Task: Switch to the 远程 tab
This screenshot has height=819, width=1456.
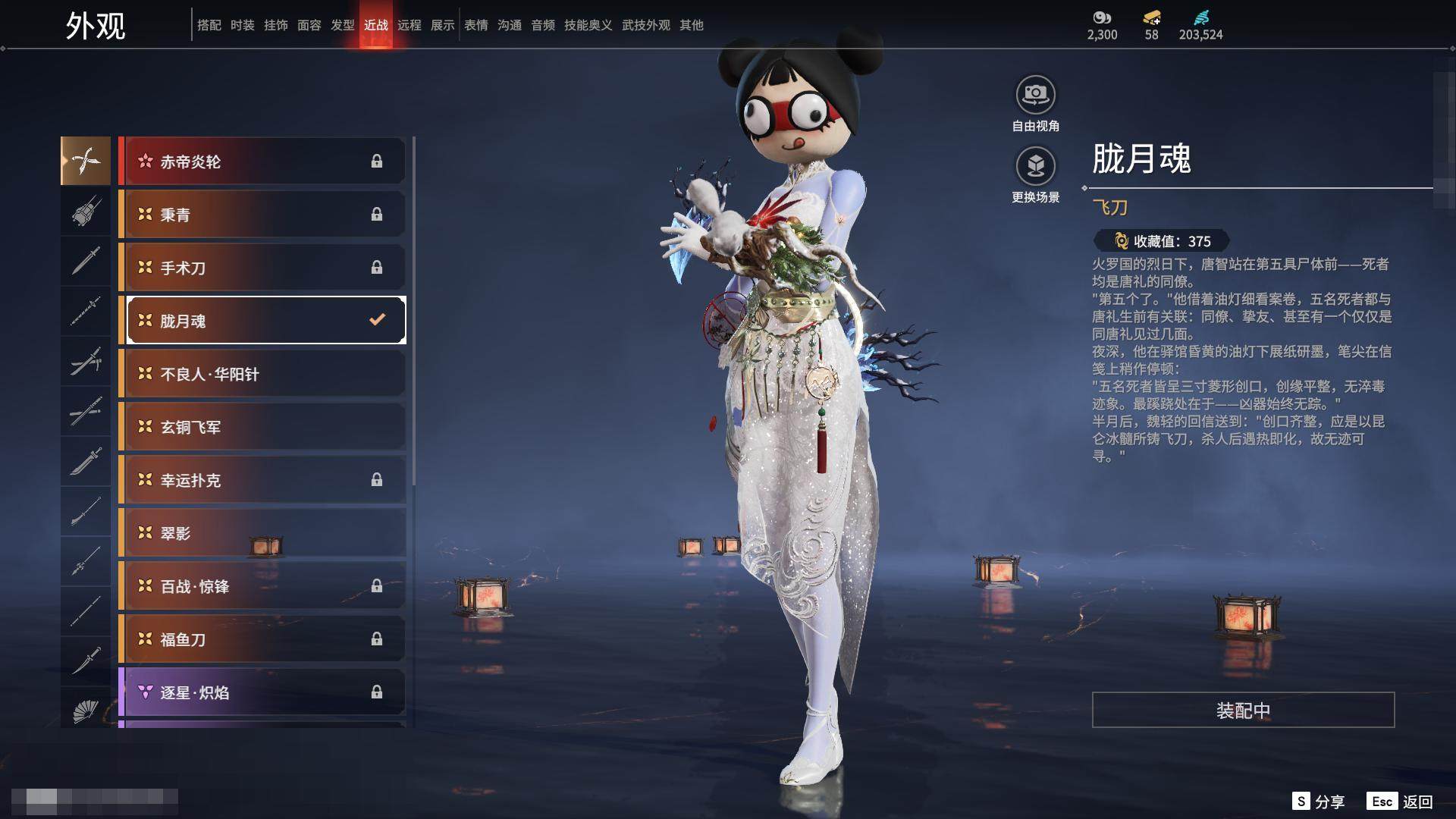Action: click(x=409, y=25)
